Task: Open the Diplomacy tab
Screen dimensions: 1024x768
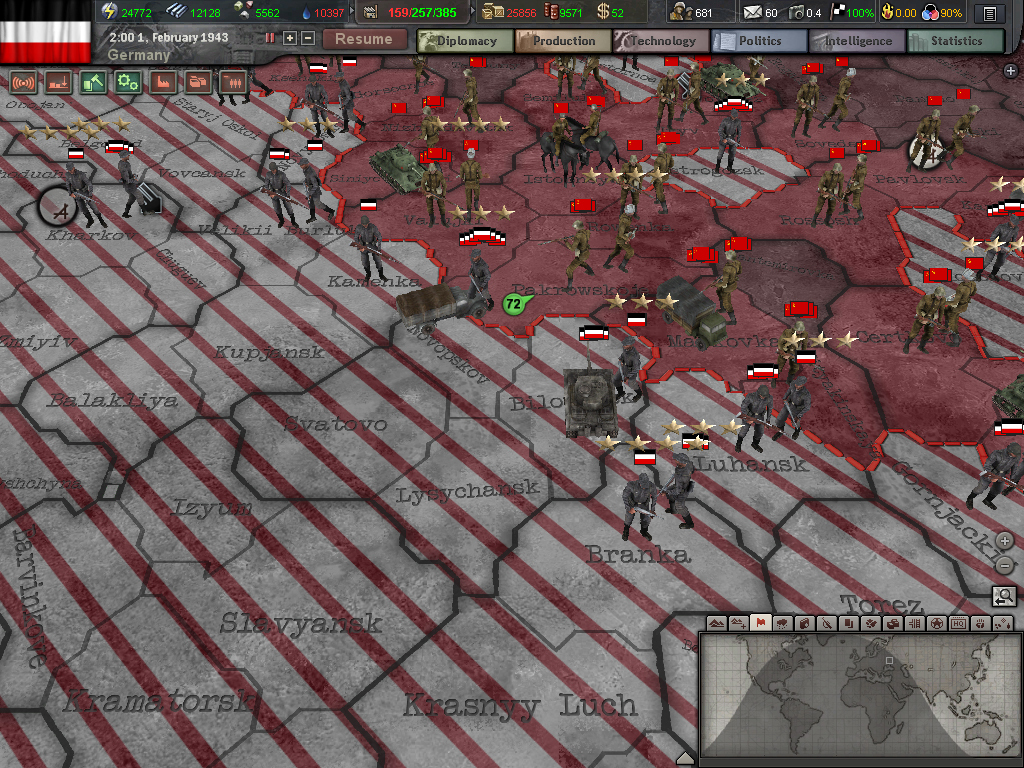Action: [x=465, y=41]
